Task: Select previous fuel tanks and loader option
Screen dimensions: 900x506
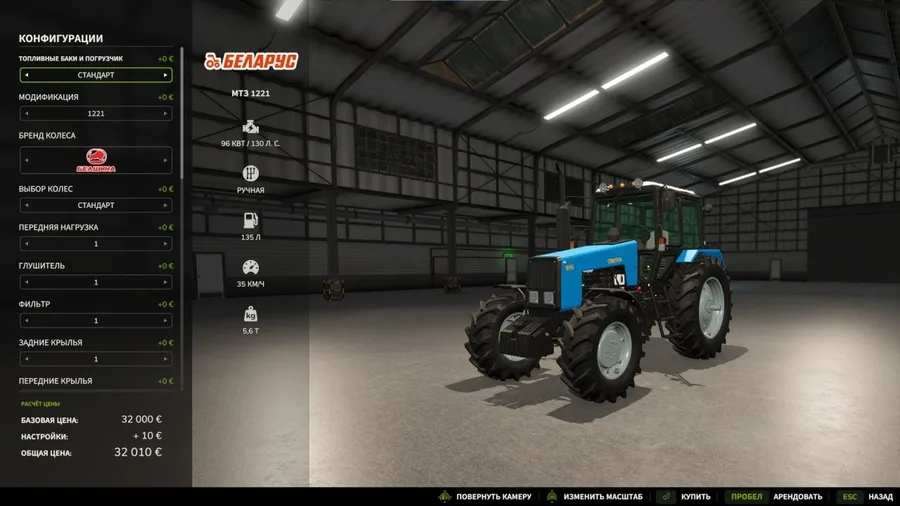Action: pyautogui.click(x=26, y=75)
